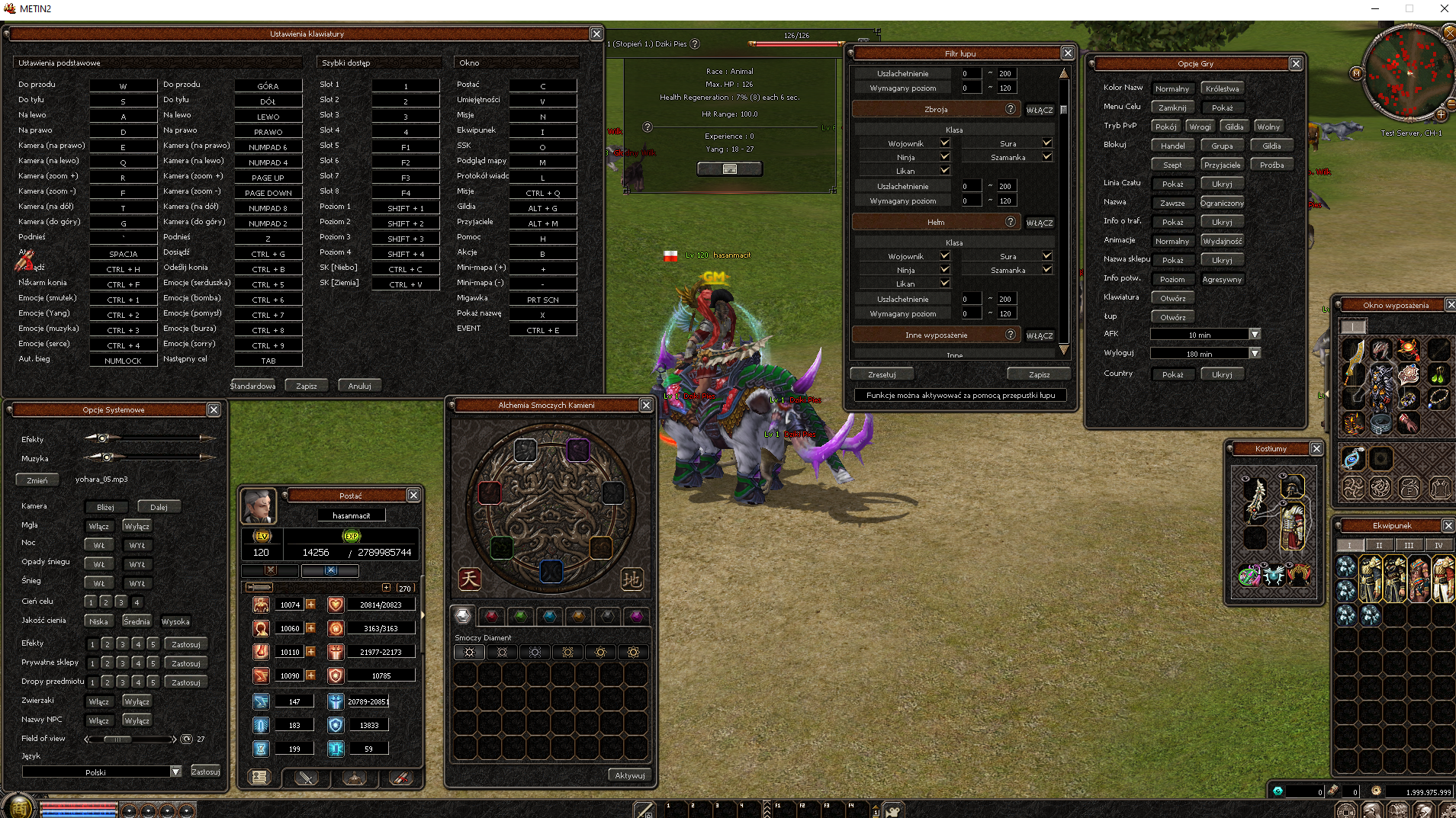1456x818 pixels.
Task: Switch to inventory tab II
Action: [1378, 545]
